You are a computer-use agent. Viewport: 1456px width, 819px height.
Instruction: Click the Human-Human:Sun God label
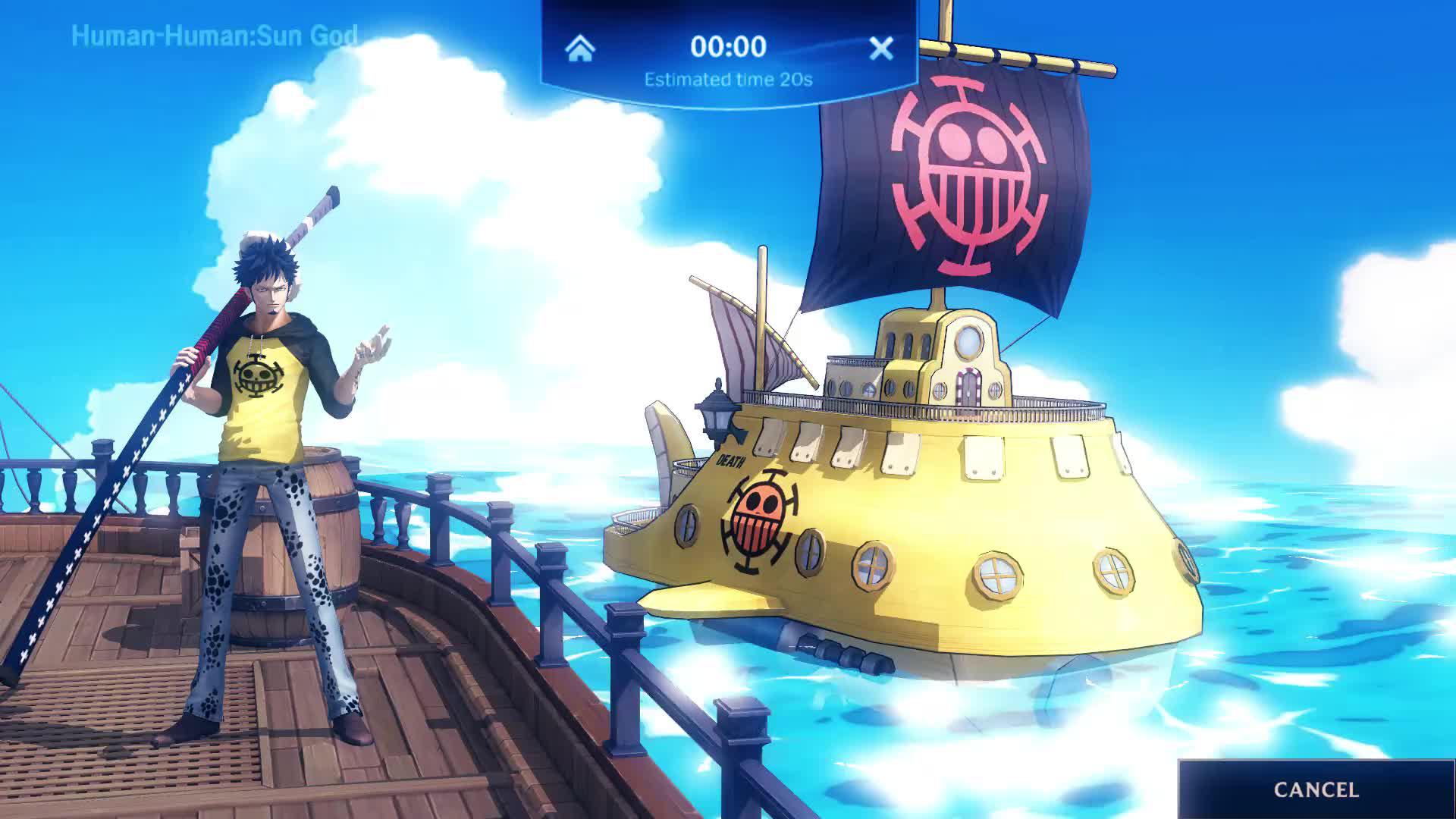(x=215, y=34)
